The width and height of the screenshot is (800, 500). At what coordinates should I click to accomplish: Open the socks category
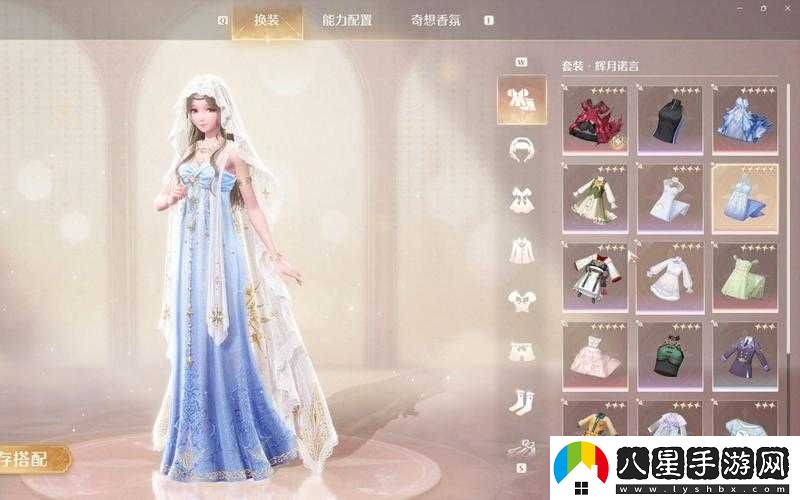[521, 400]
